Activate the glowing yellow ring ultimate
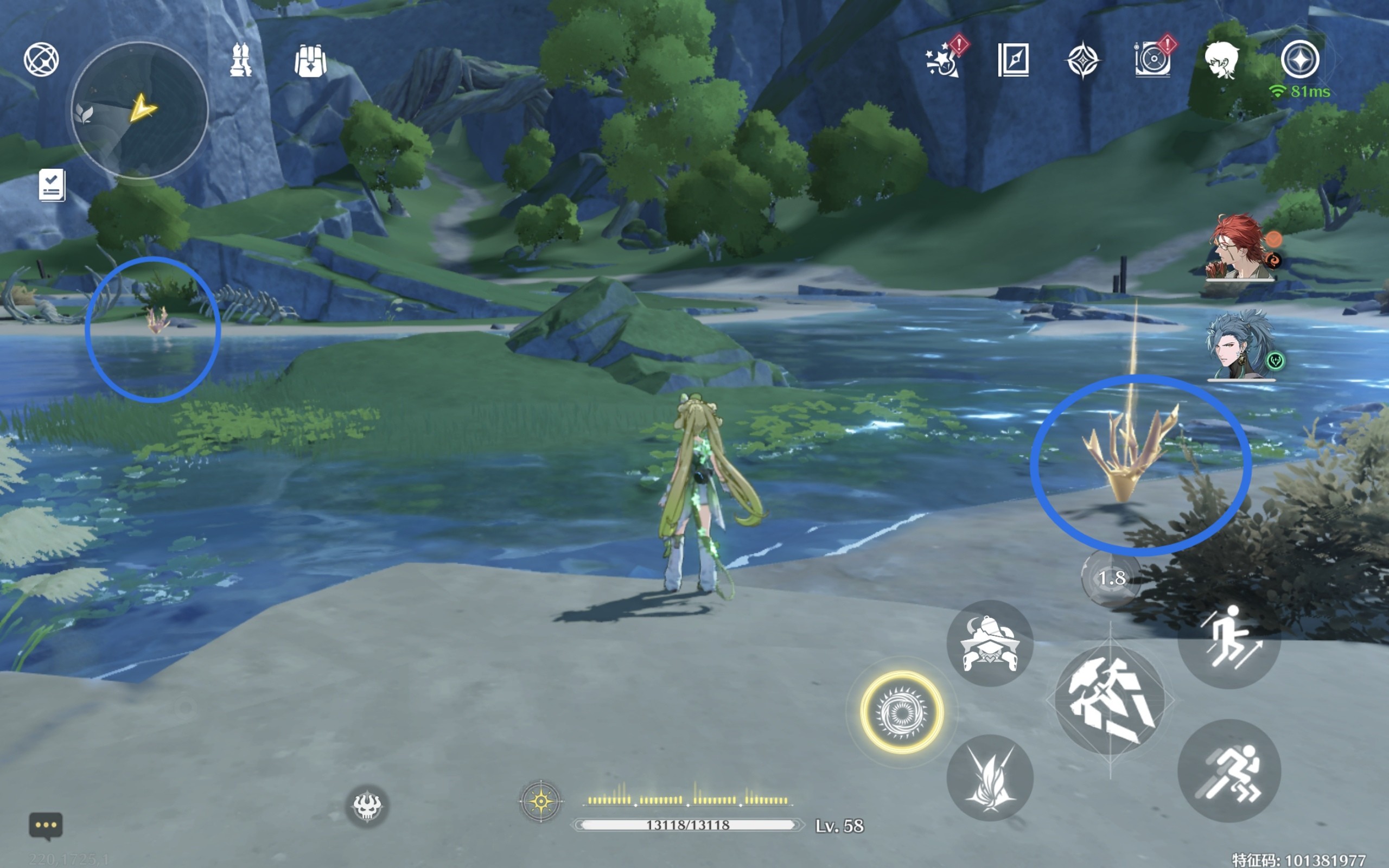 (x=902, y=712)
